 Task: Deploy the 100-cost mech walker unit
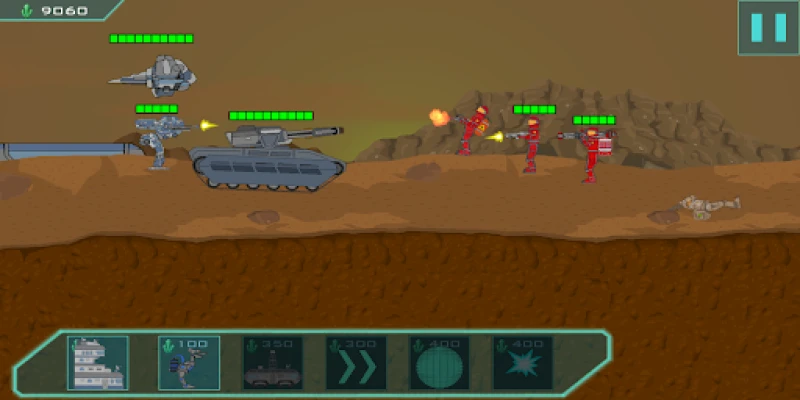pyautogui.click(x=188, y=362)
